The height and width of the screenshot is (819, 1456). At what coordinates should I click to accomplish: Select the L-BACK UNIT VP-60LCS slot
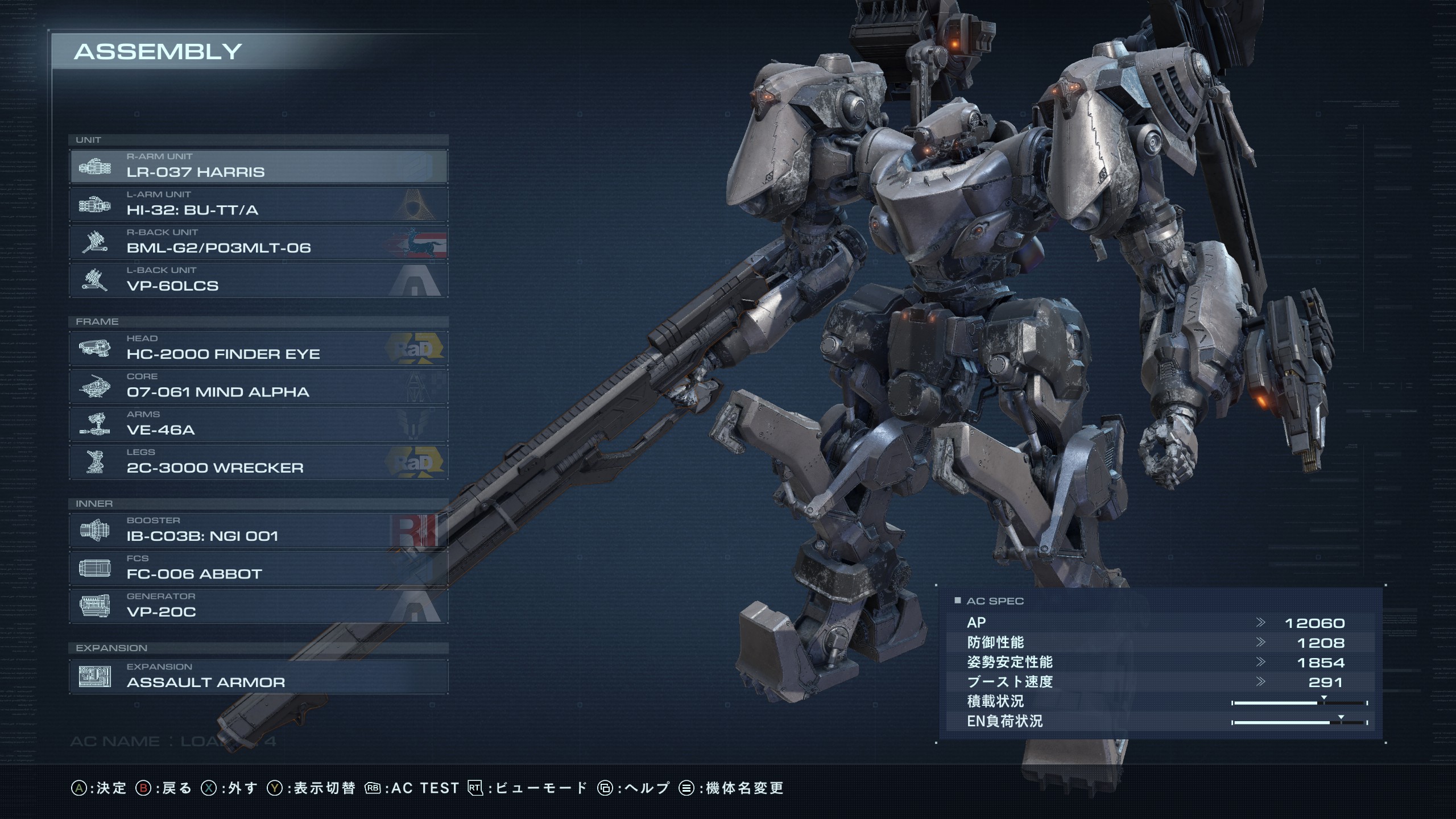259,280
